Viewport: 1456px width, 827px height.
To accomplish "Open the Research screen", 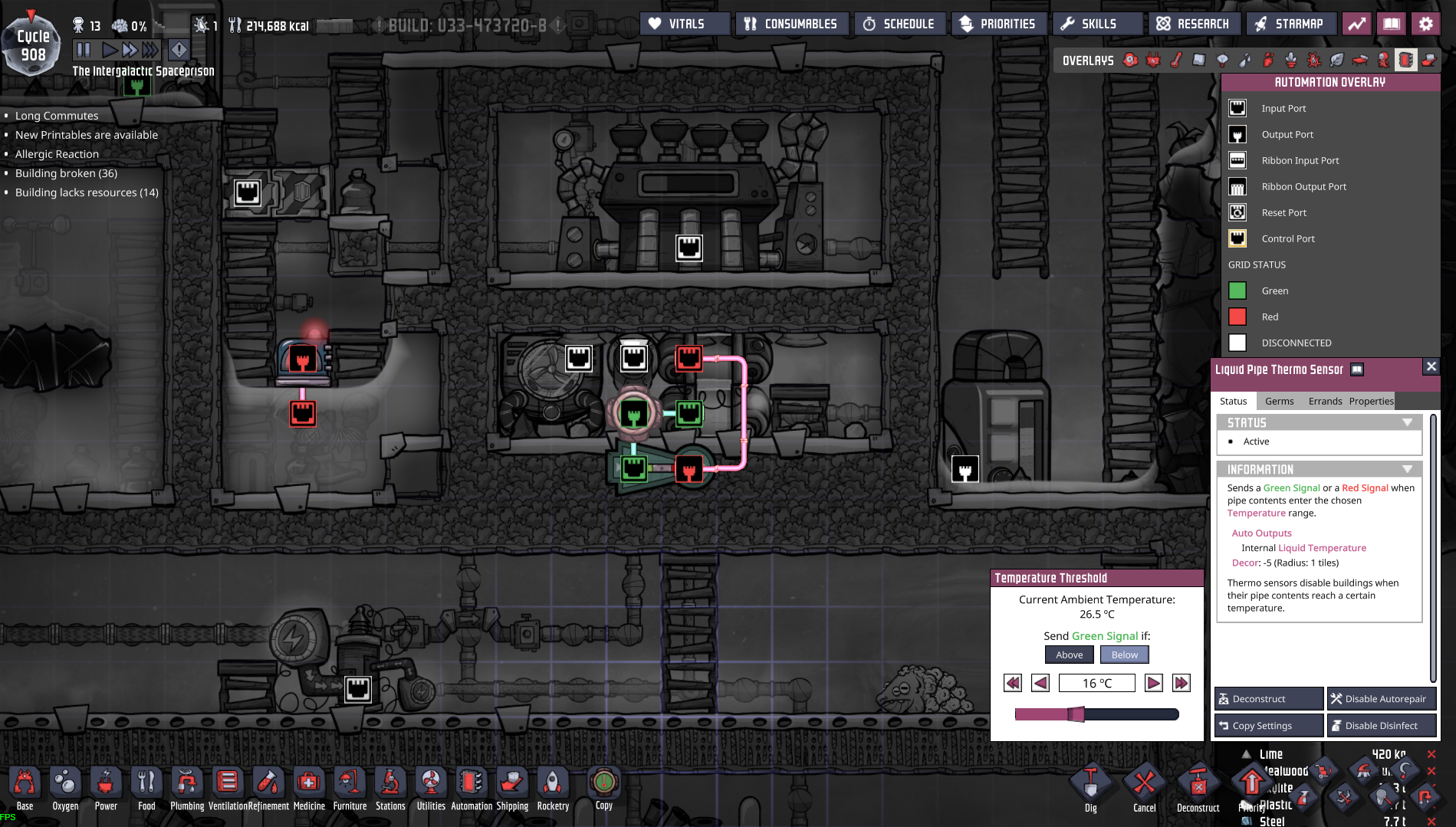I will 1194,24.
